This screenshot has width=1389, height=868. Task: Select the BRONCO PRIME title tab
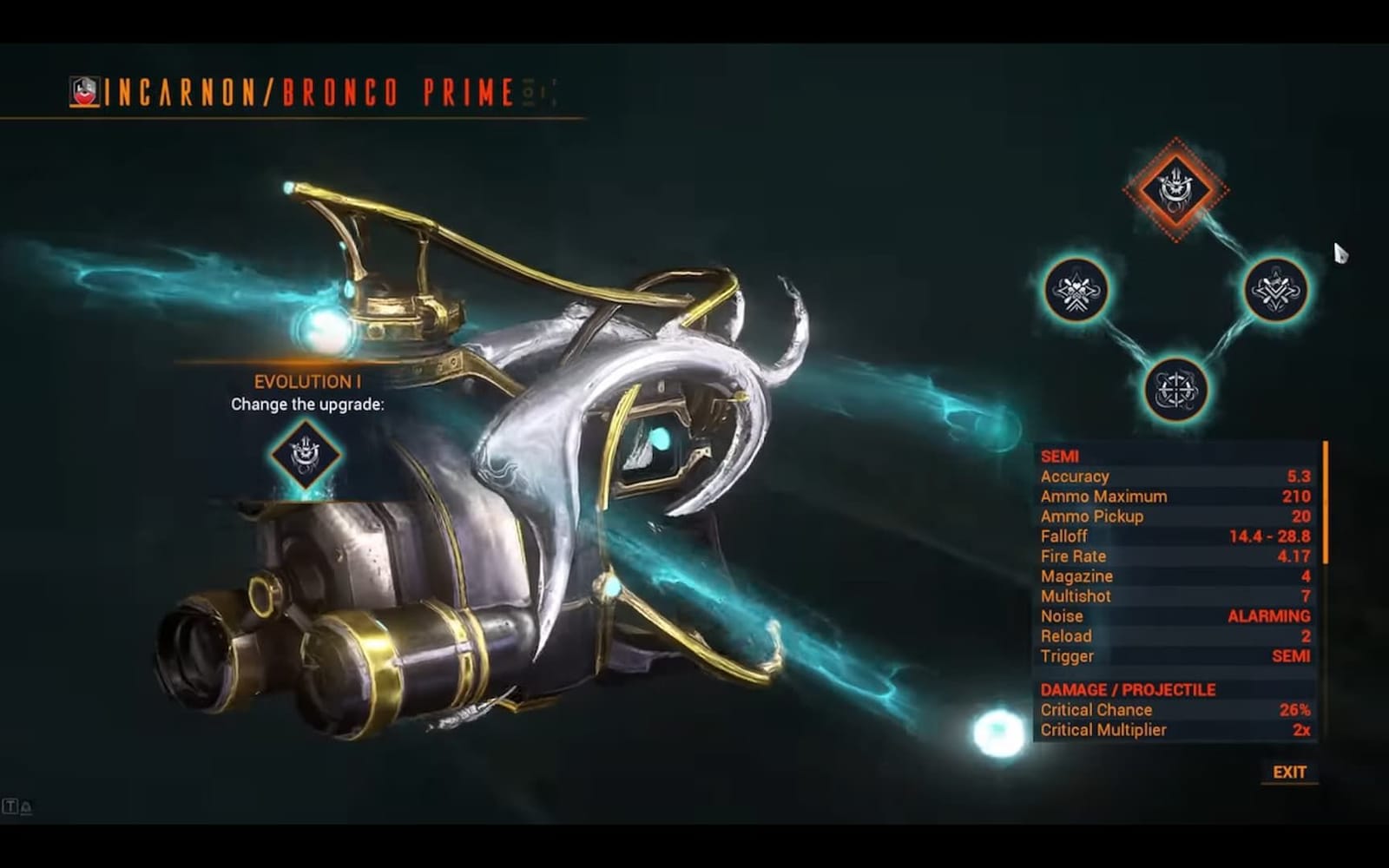(395, 88)
